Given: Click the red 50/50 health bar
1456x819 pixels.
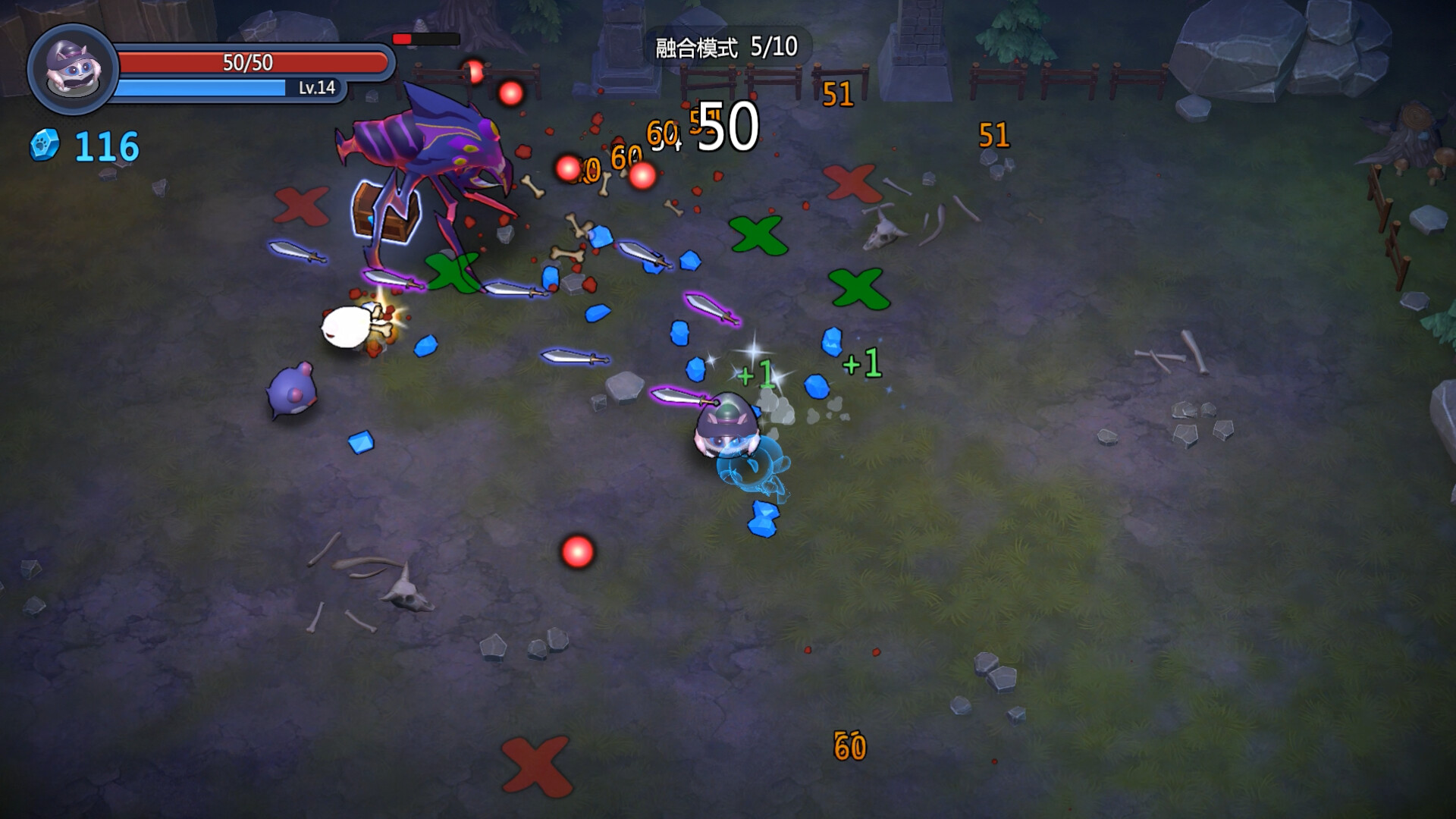Looking at the screenshot, I should [x=243, y=62].
